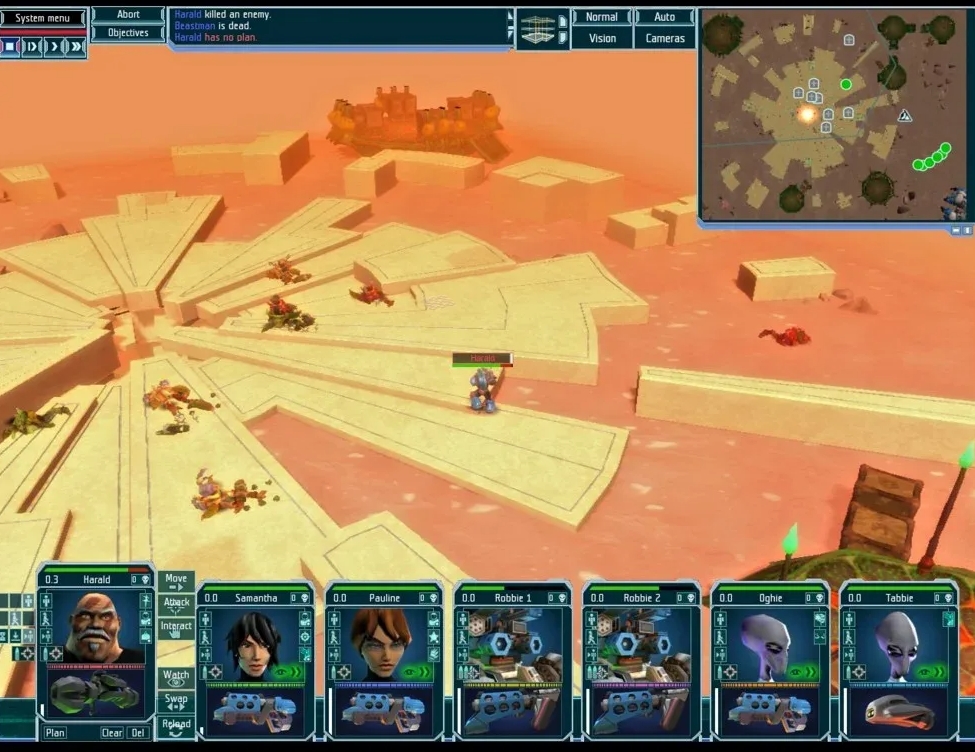Click the Abort mission button
The width and height of the screenshot is (975, 752).
pos(128,15)
